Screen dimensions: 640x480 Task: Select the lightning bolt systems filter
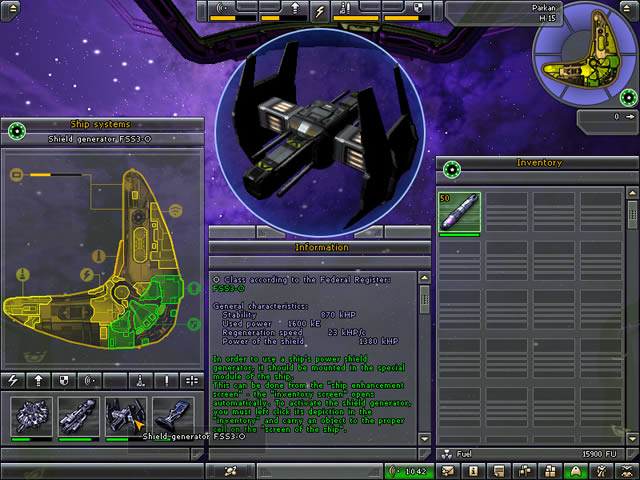point(13,380)
